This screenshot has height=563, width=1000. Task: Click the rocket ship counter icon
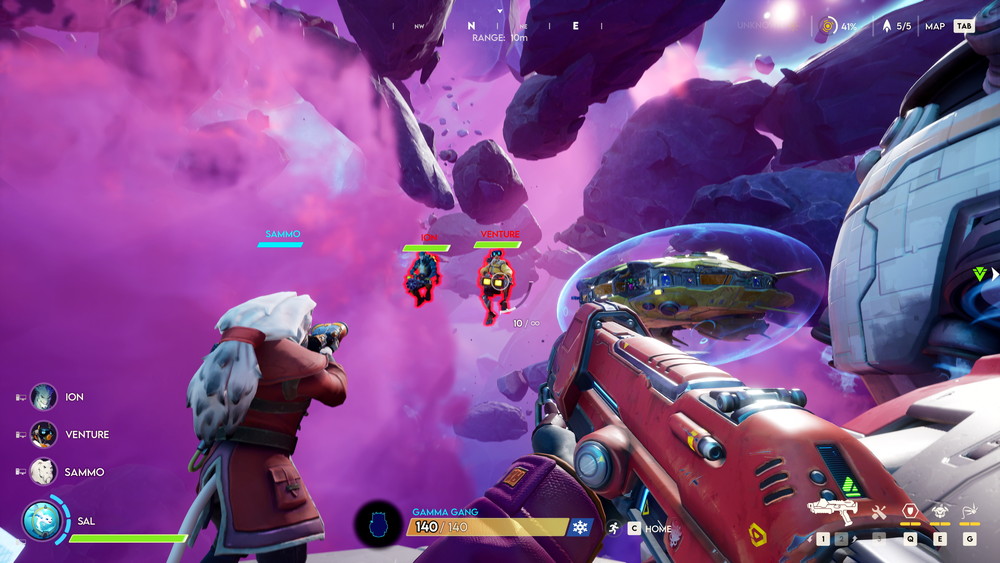pos(886,26)
